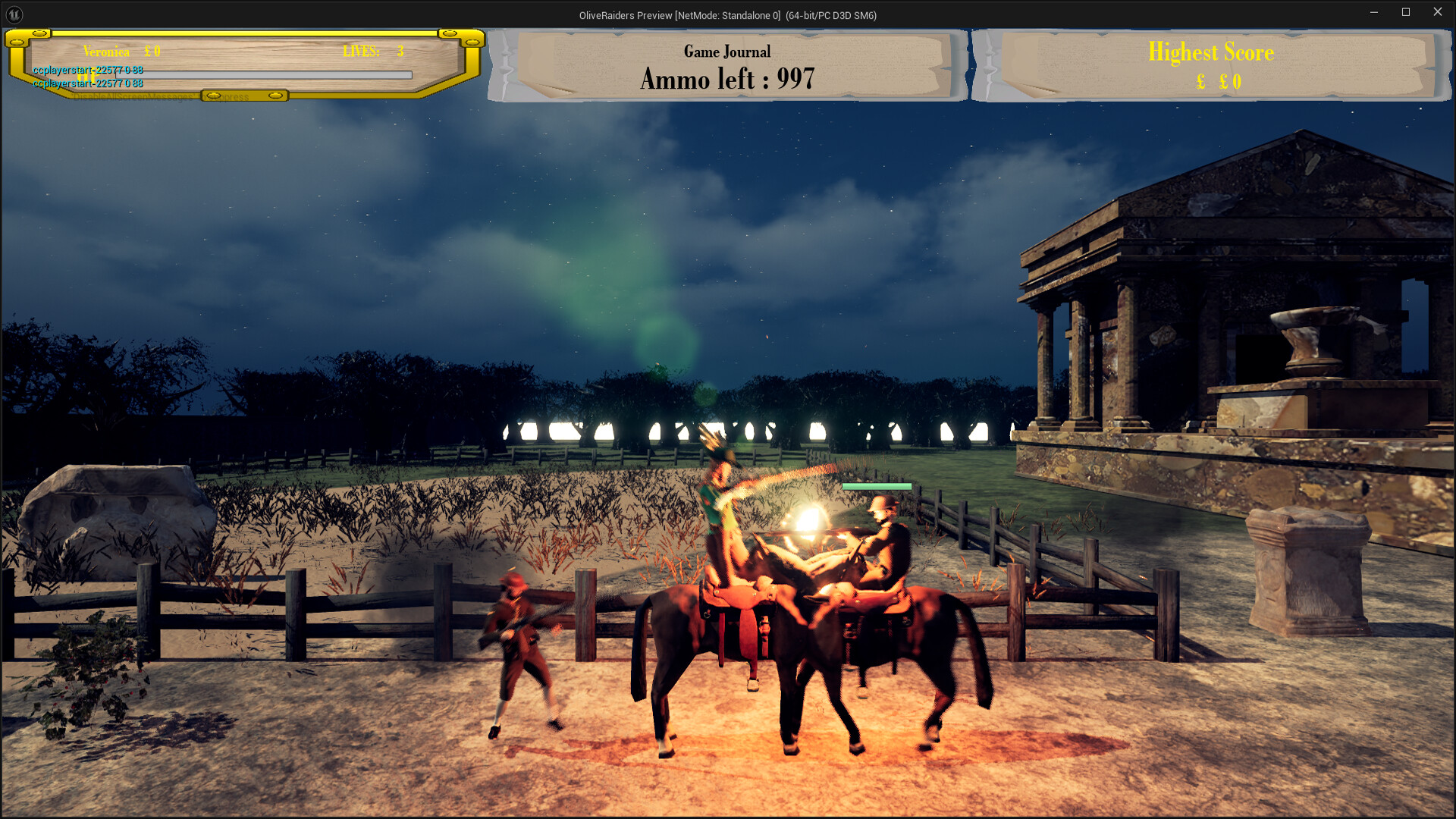Click the gold bolt on the panel's left side bracket
Image resolution: width=1456 pixels, height=819 pixels.
[x=16, y=42]
